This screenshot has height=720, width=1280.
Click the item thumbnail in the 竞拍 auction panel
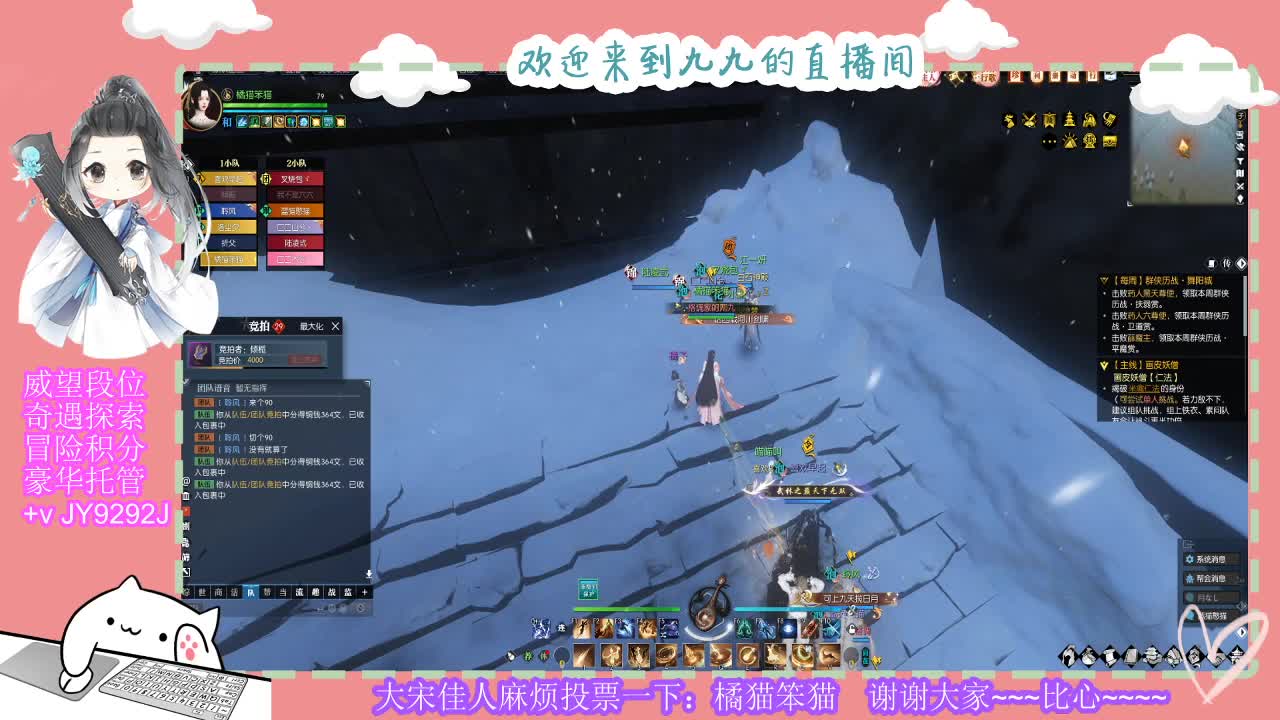(x=199, y=355)
